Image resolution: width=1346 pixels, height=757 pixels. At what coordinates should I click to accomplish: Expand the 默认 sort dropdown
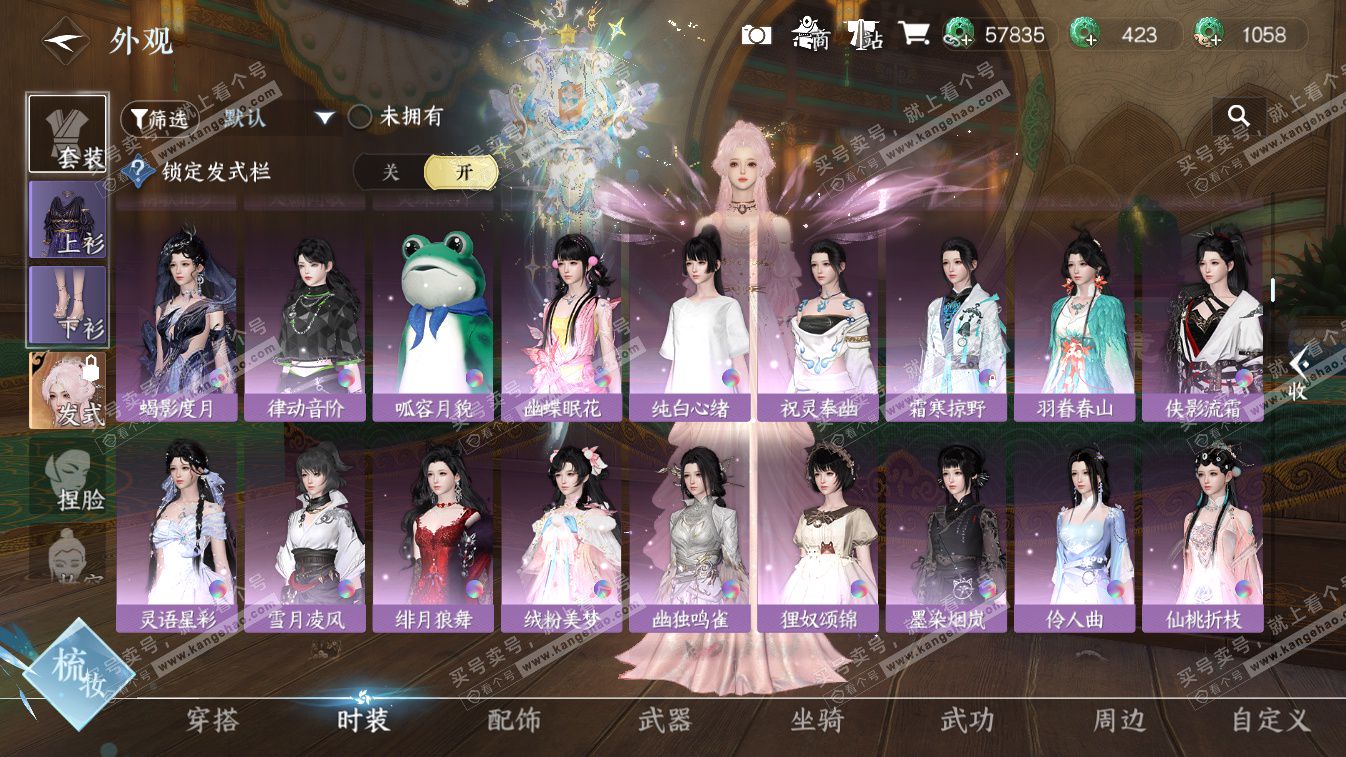[324, 117]
